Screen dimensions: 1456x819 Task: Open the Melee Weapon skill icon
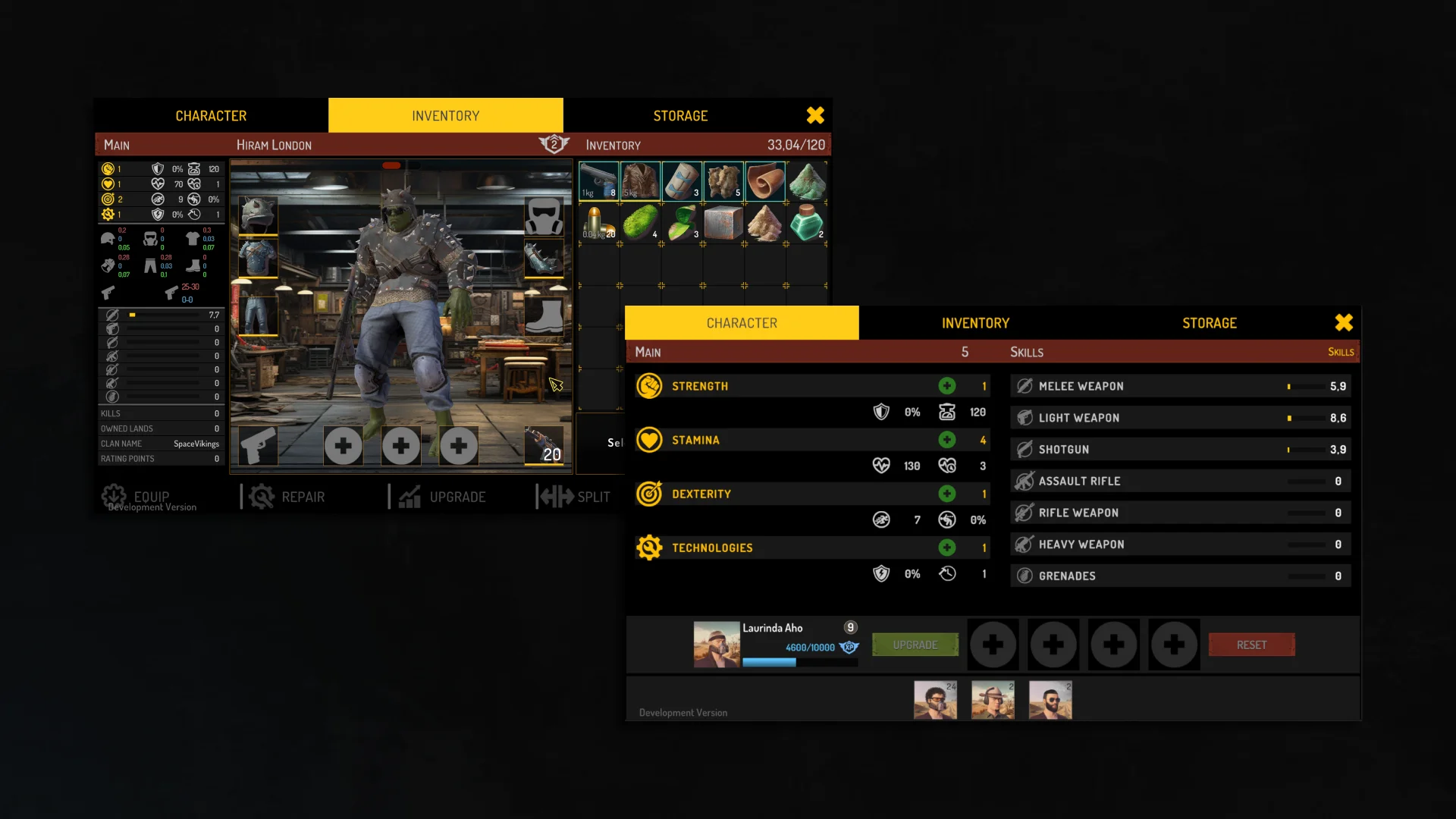coord(1025,385)
